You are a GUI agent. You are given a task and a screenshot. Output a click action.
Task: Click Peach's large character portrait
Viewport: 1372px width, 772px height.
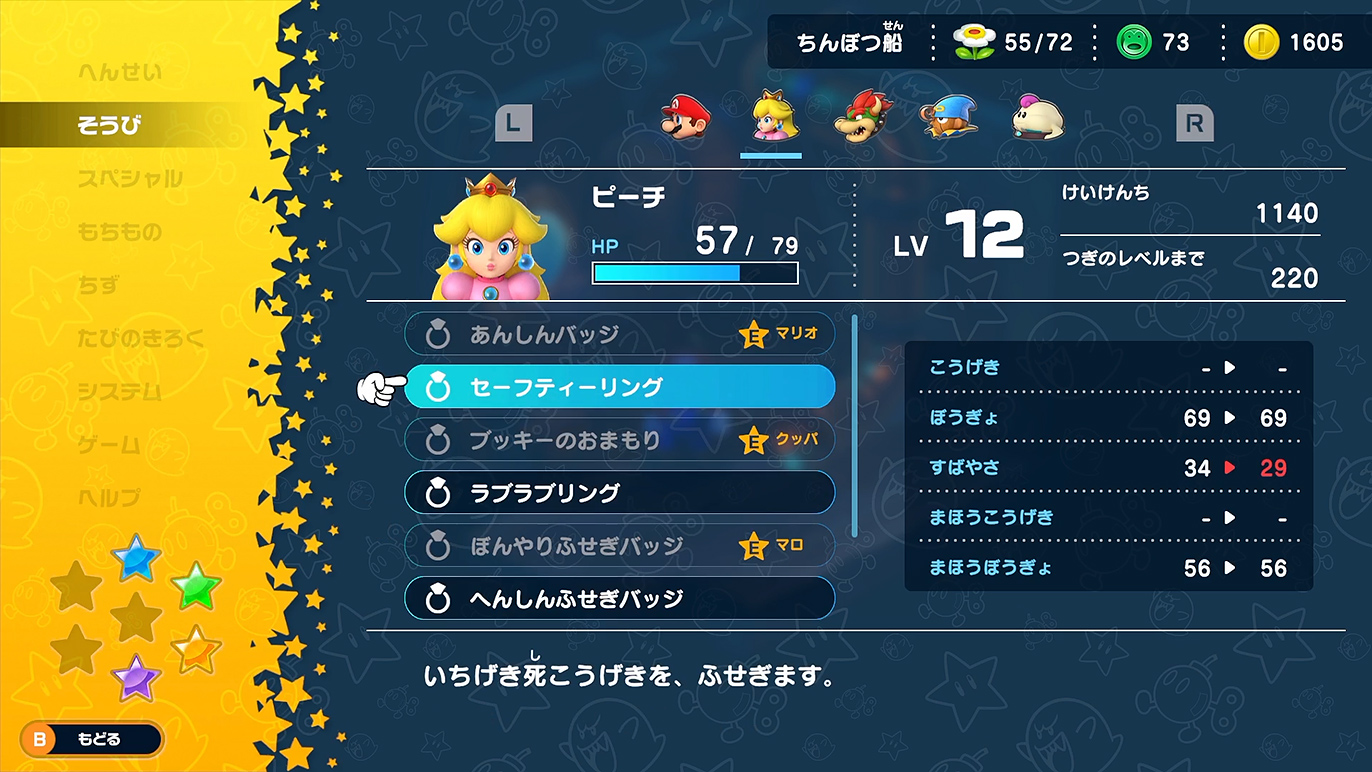pos(490,240)
